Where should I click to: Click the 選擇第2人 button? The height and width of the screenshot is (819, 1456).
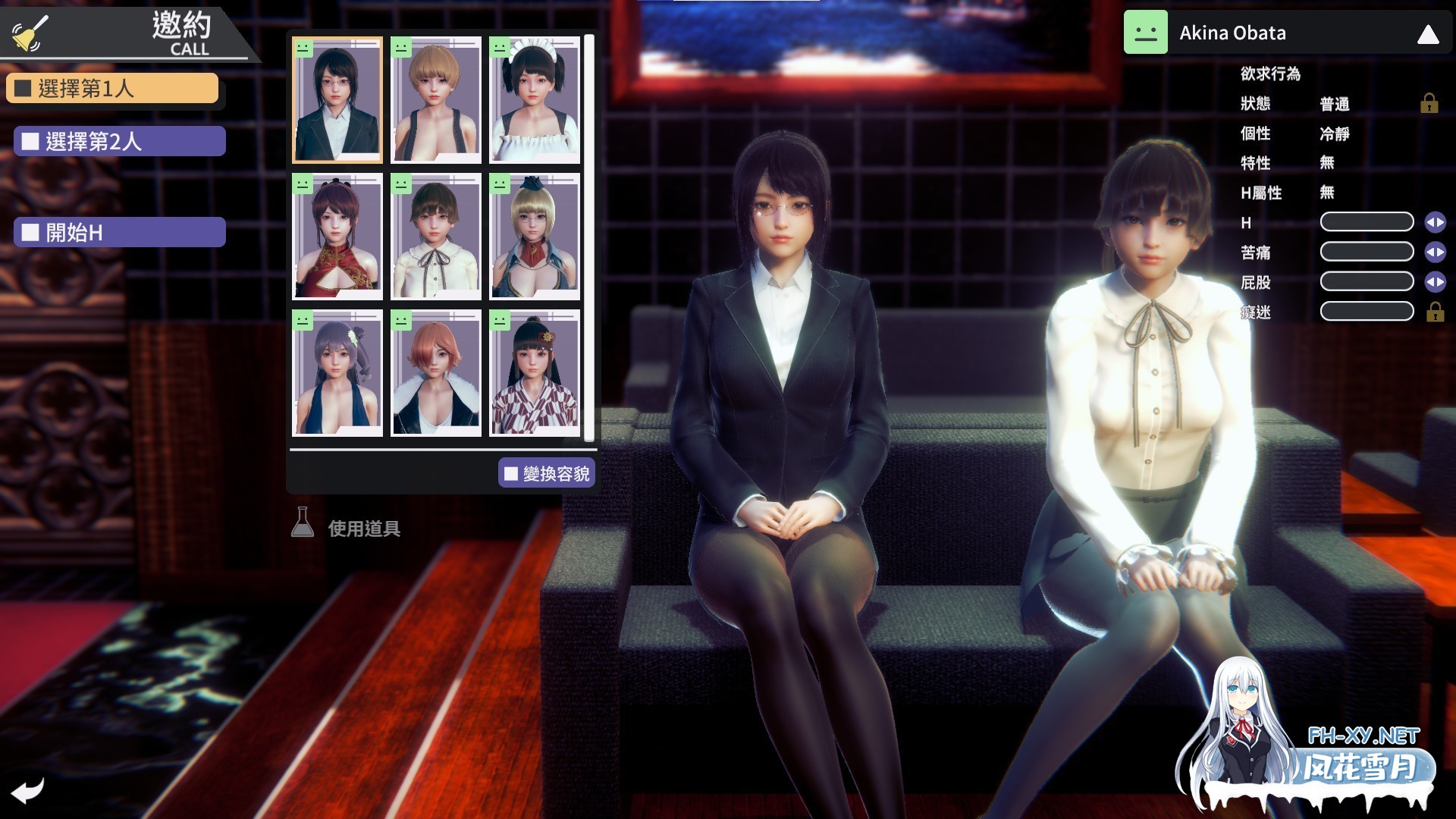[x=118, y=141]
